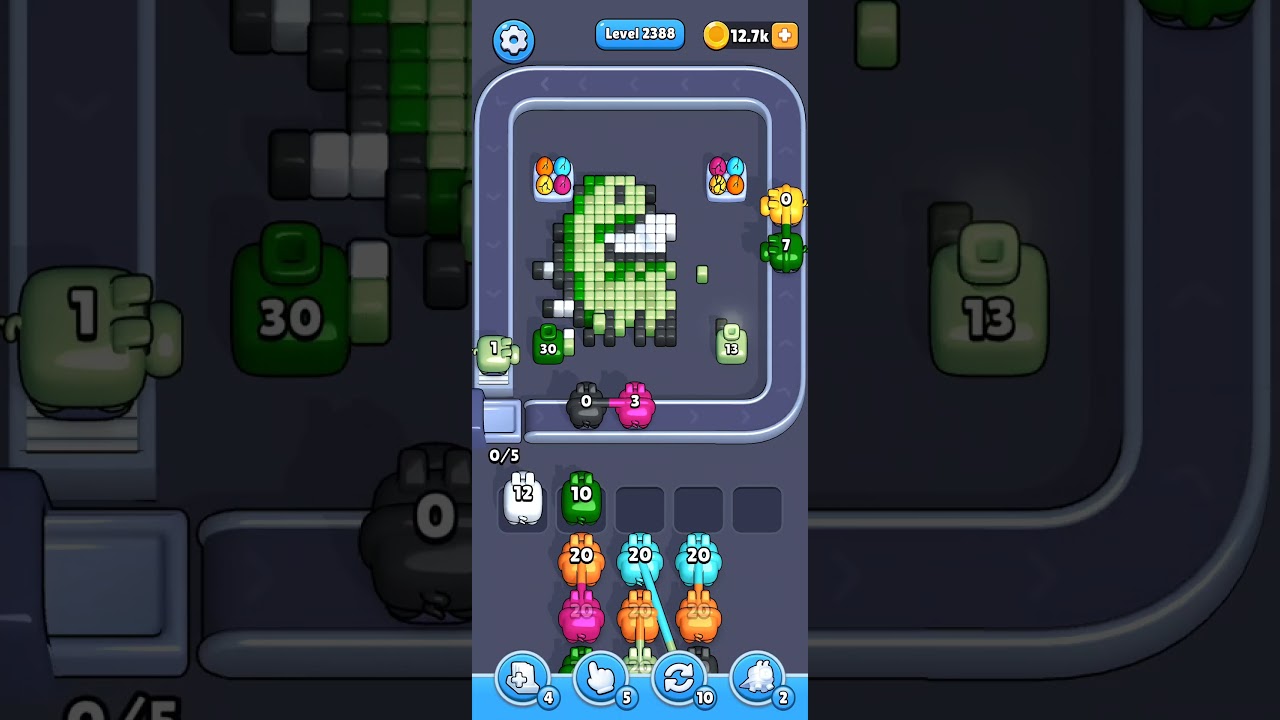Viewport: 1280px width, 720px height.
Task: Tap the Level 2388 badge
Action: (x=640, y=34)
